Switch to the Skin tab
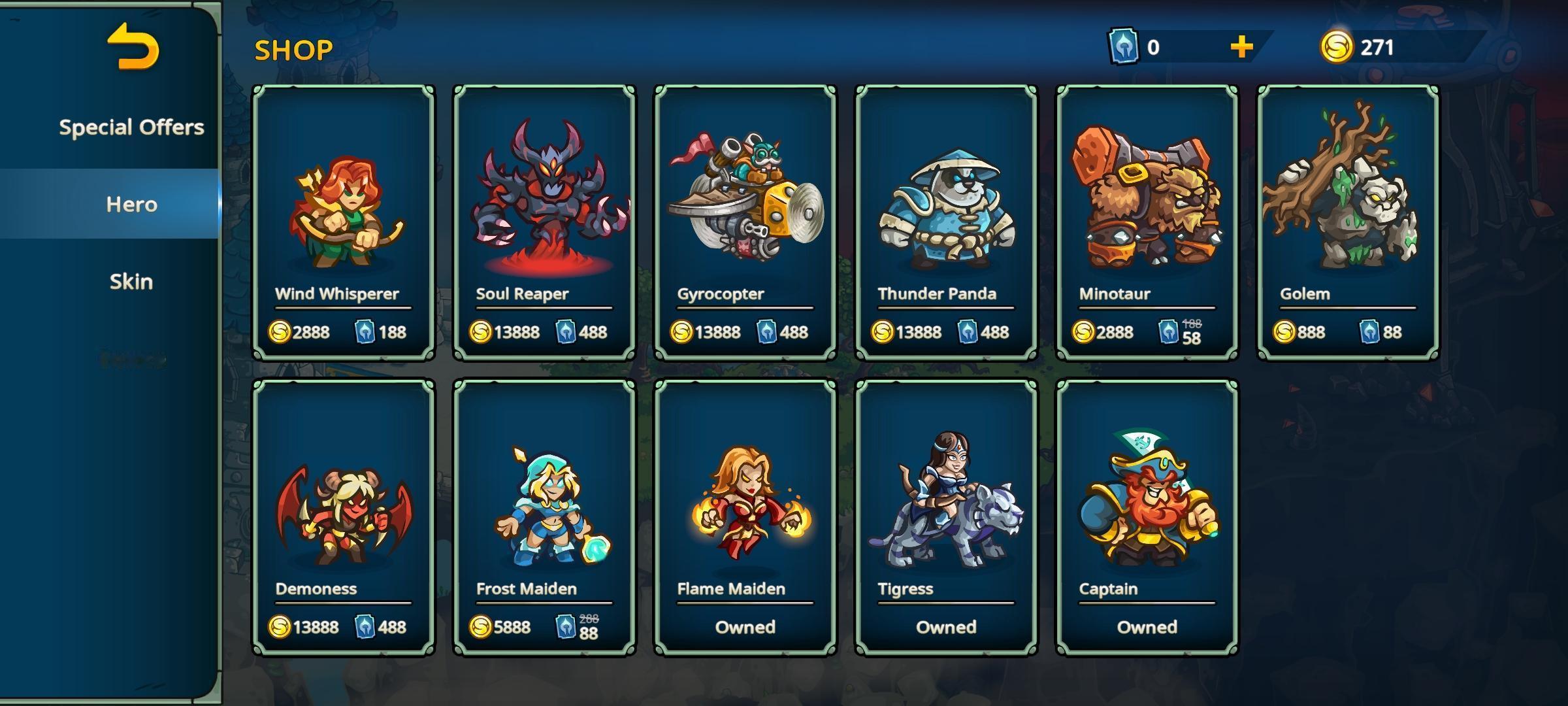This screenshot has height=706, width=1568. pos(131,281)
